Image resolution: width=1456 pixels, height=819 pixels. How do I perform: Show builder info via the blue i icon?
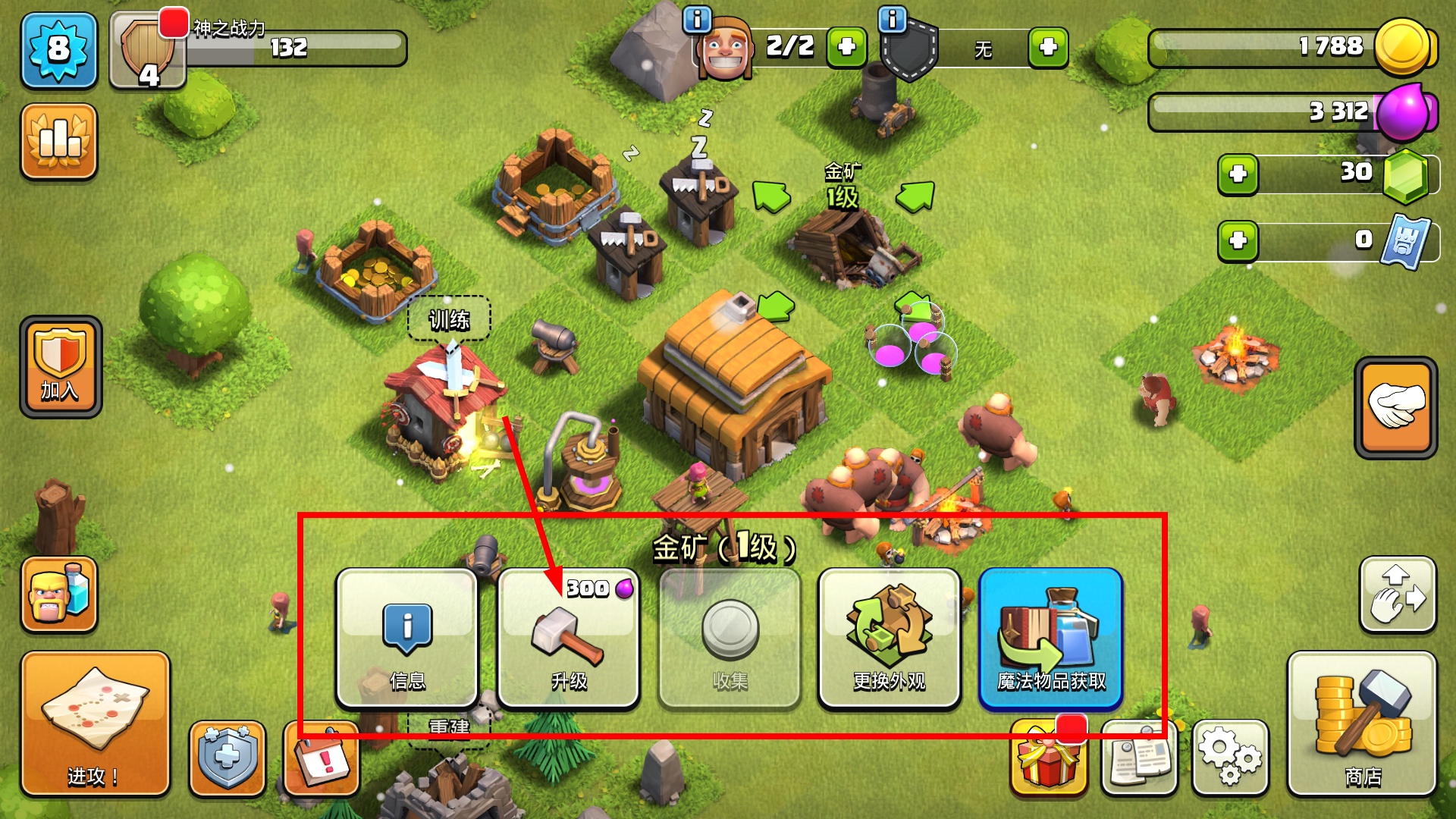click(697, 19)
